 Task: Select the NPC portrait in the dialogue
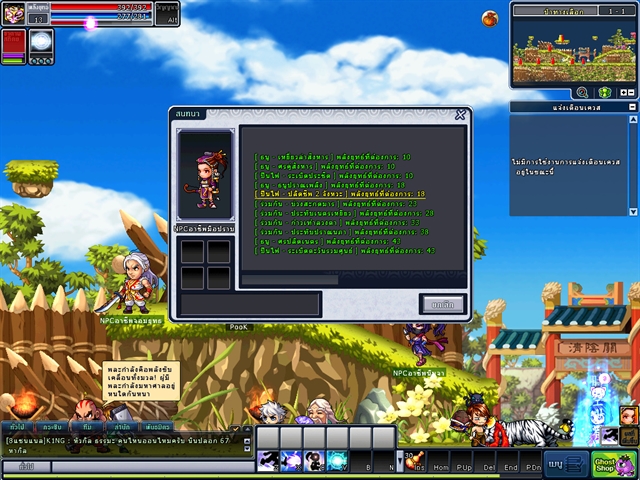205,174
